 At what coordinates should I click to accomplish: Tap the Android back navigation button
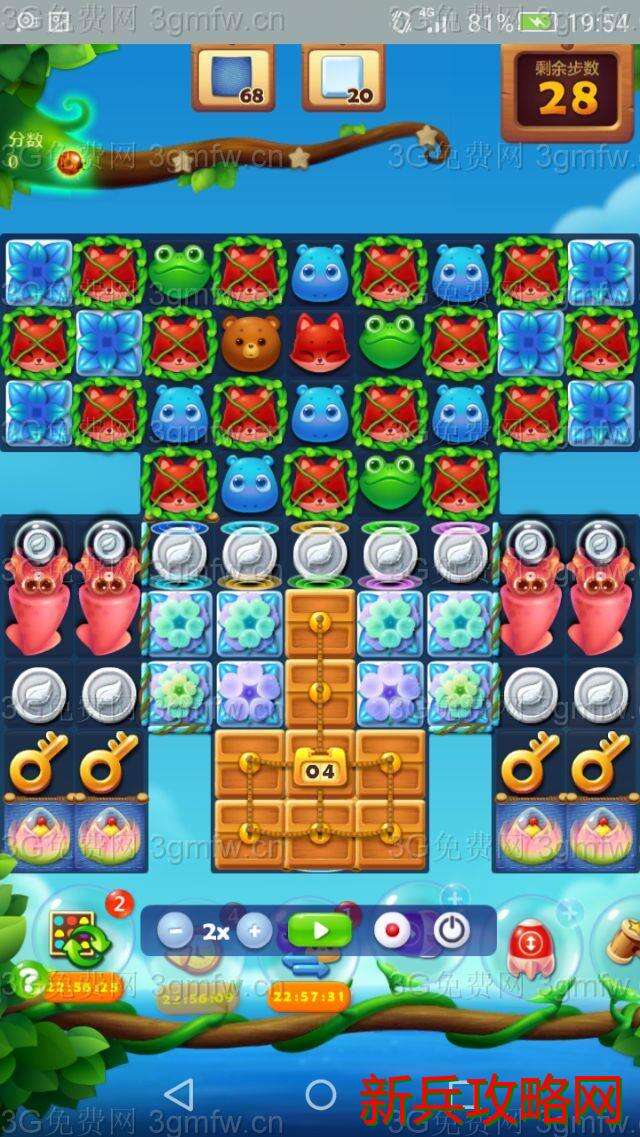(x=179, y=1094)
